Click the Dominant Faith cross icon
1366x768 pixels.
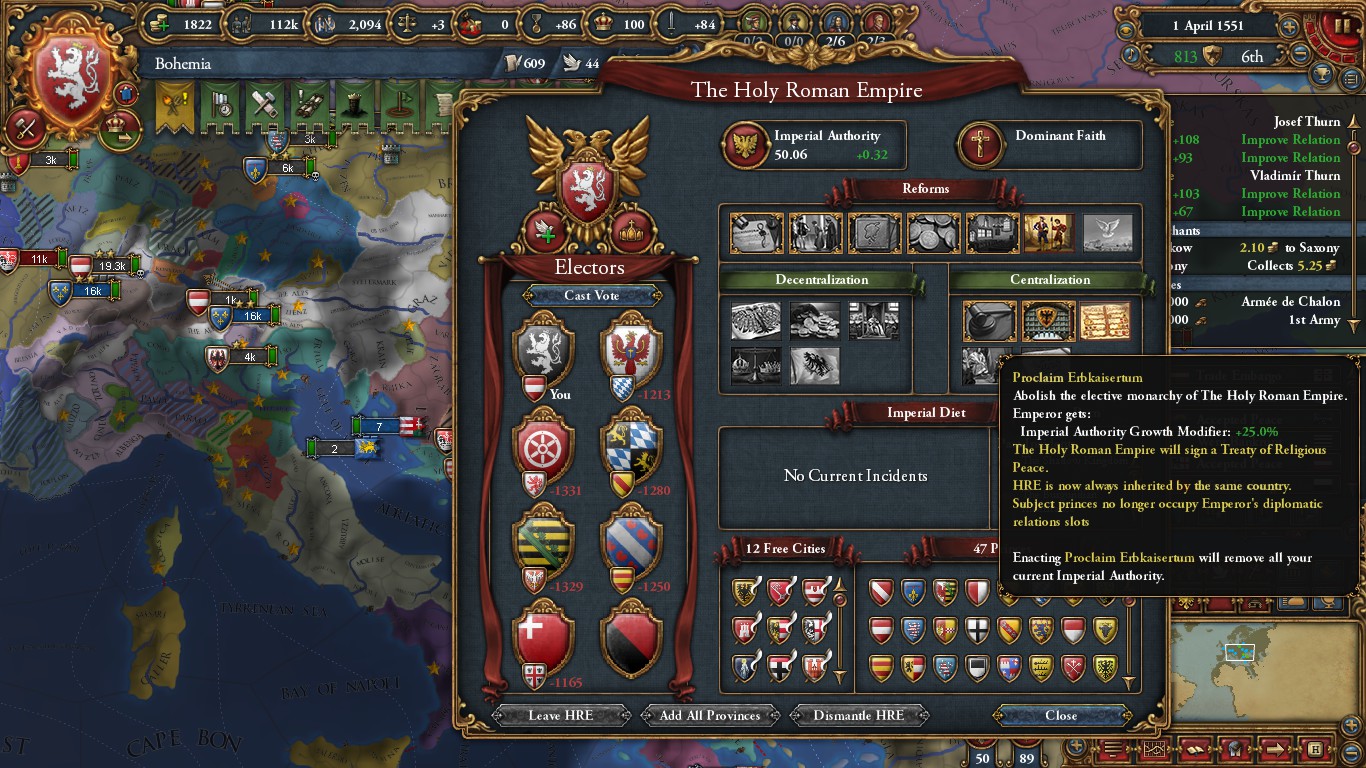click(982, 144)
